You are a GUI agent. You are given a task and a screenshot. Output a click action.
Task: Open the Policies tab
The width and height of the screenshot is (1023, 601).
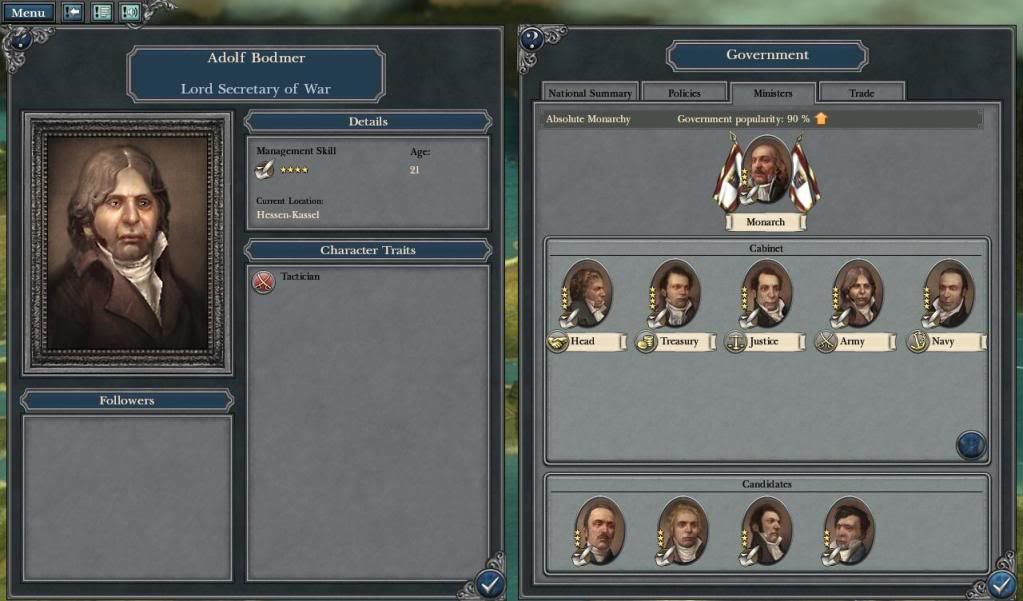[x=684, y=93]
